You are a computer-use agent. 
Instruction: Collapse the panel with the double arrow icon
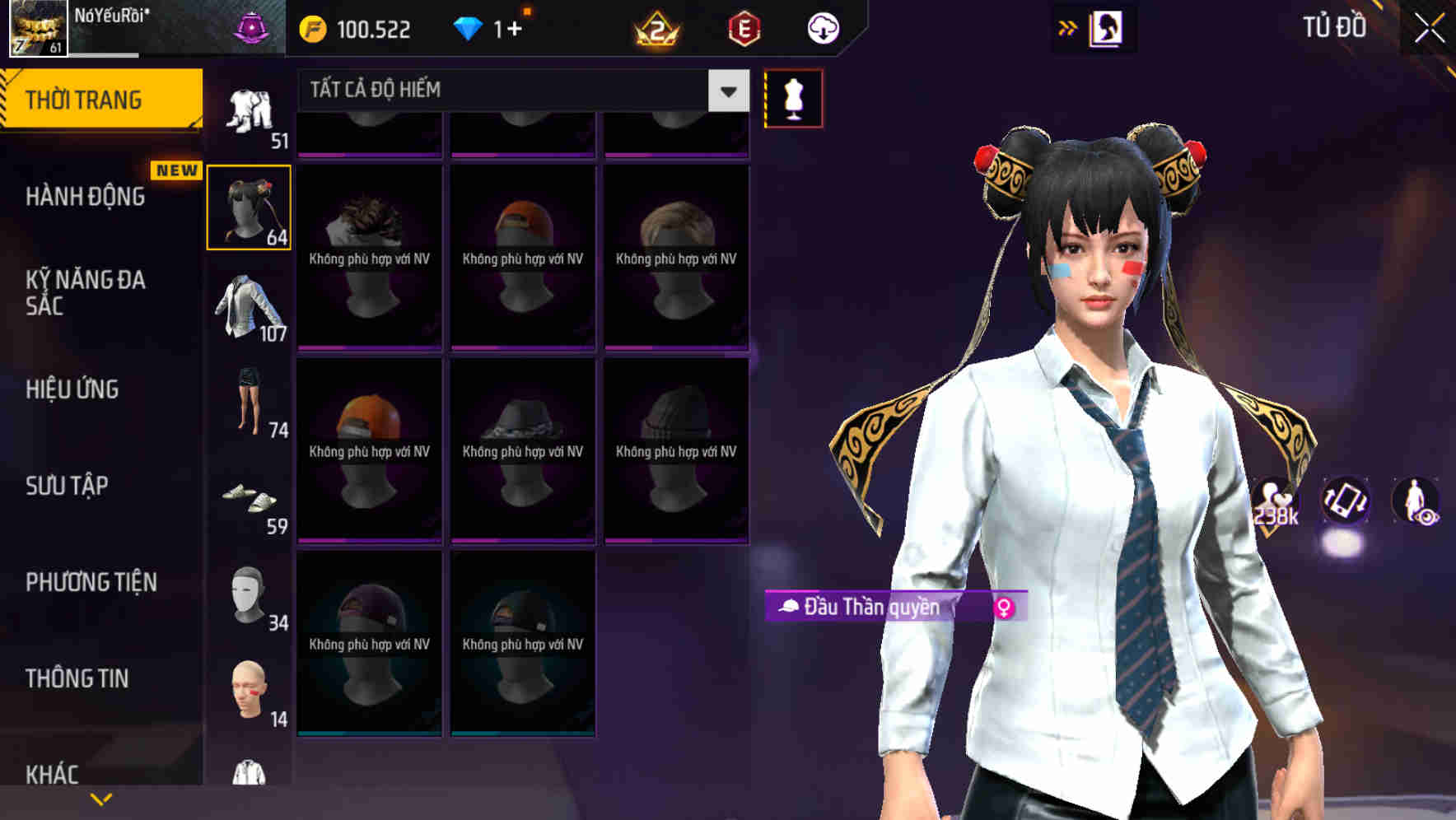point(1068,27)
